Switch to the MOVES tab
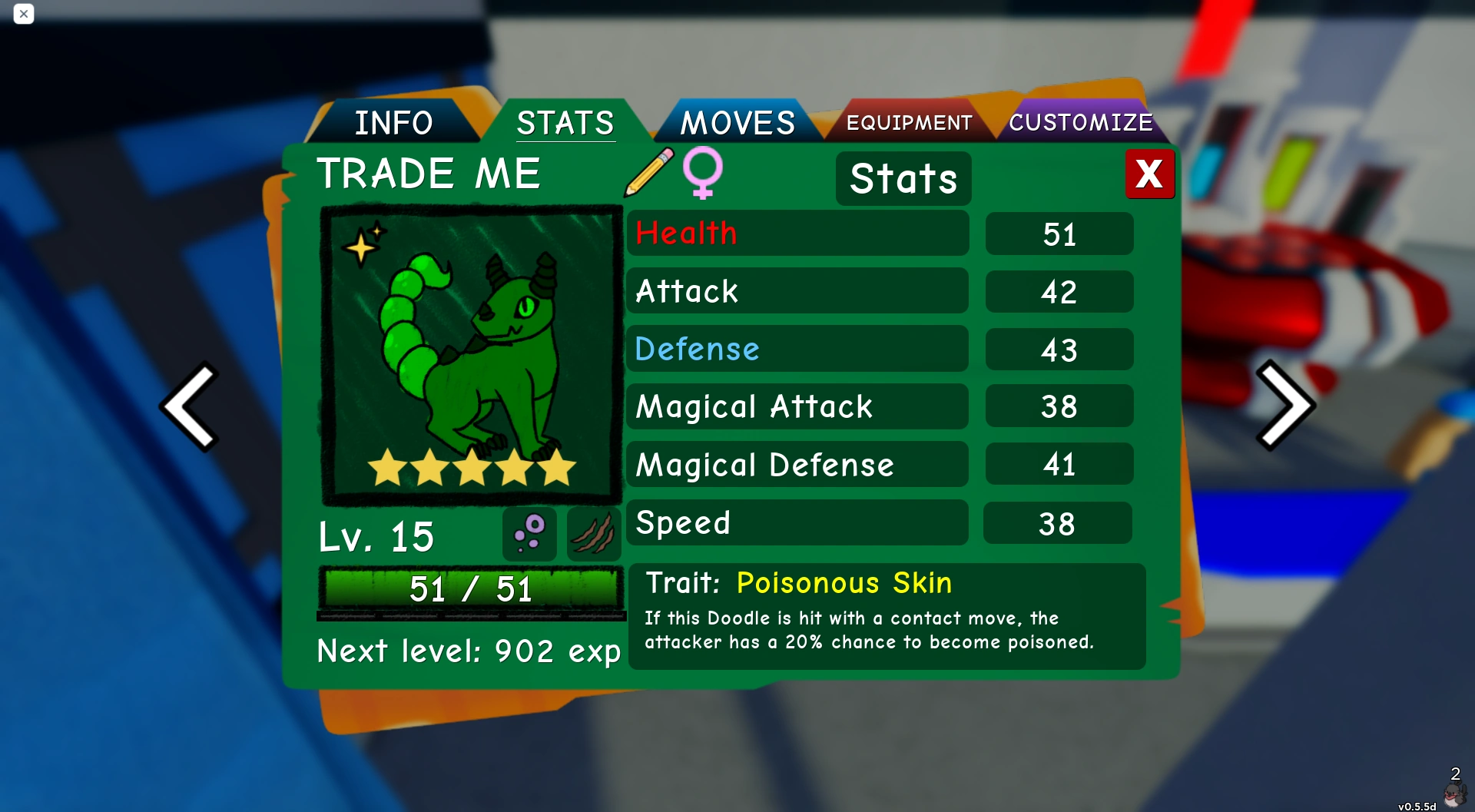The width and height of the screenshot is (1475, 812). pos(738,121)
